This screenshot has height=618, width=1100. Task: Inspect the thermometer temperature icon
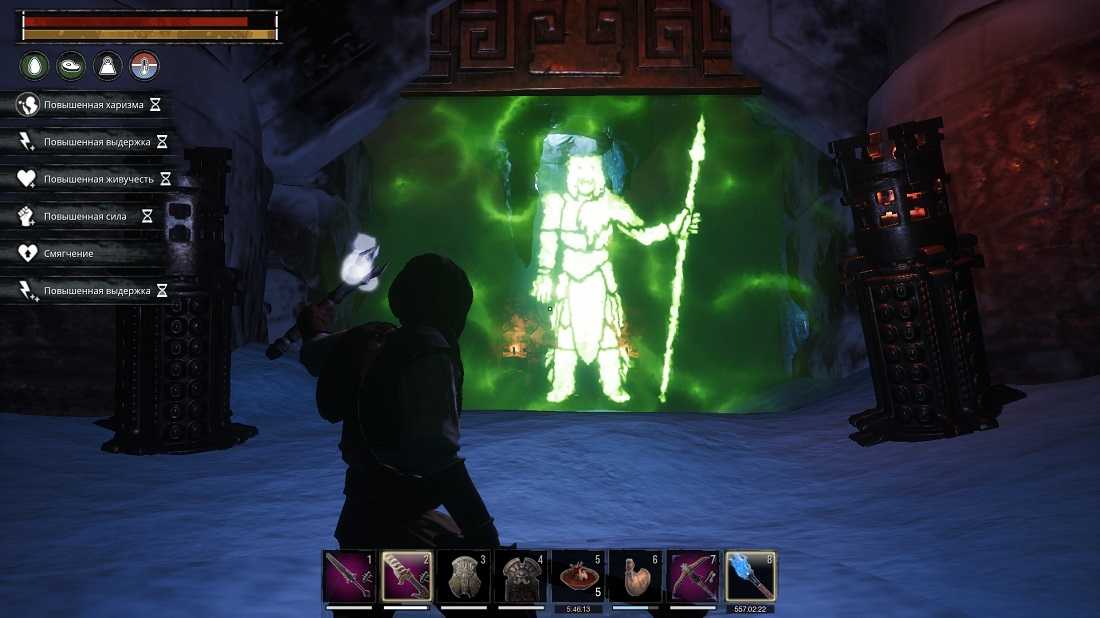pyautogui.click(x=145, y=66)
